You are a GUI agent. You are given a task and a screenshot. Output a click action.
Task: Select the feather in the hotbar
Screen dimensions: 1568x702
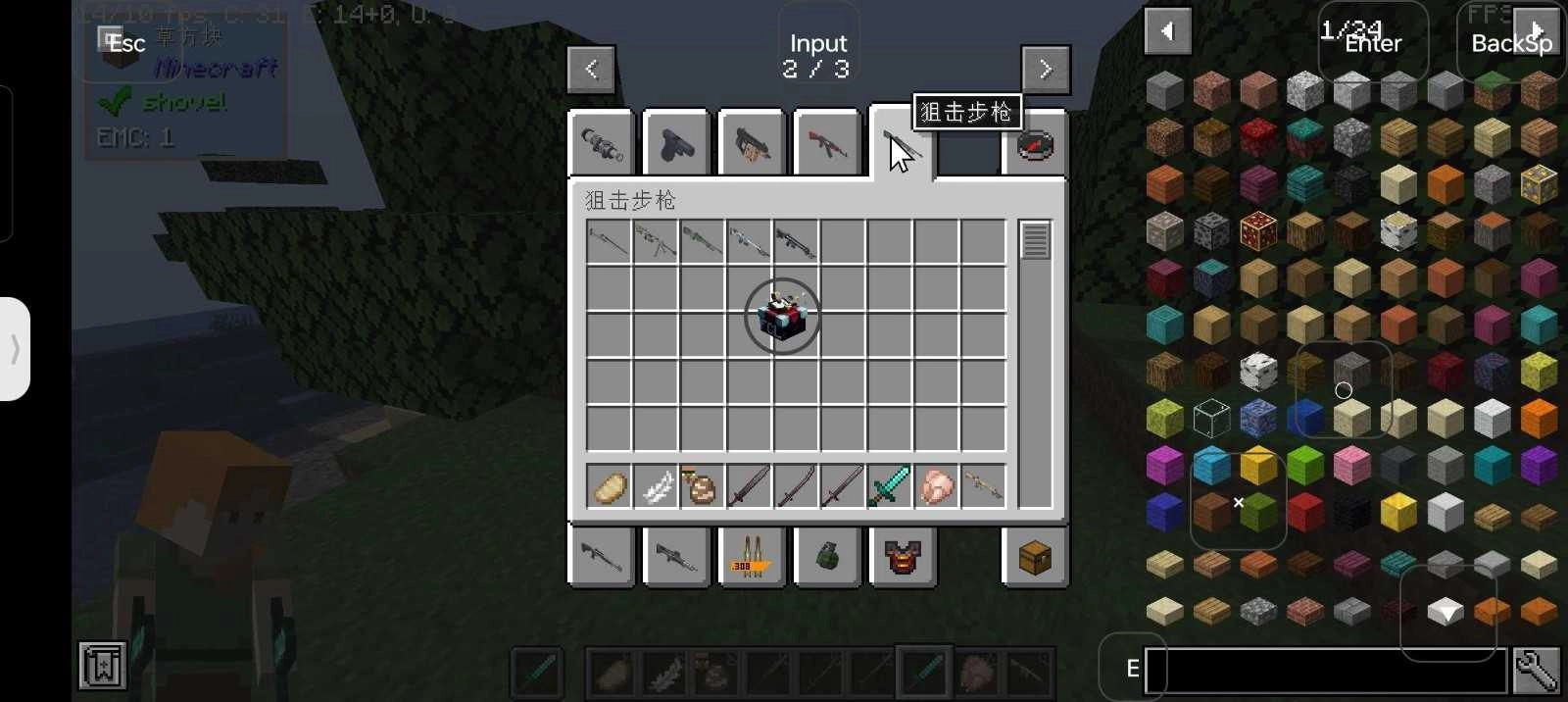coord(656,486)
